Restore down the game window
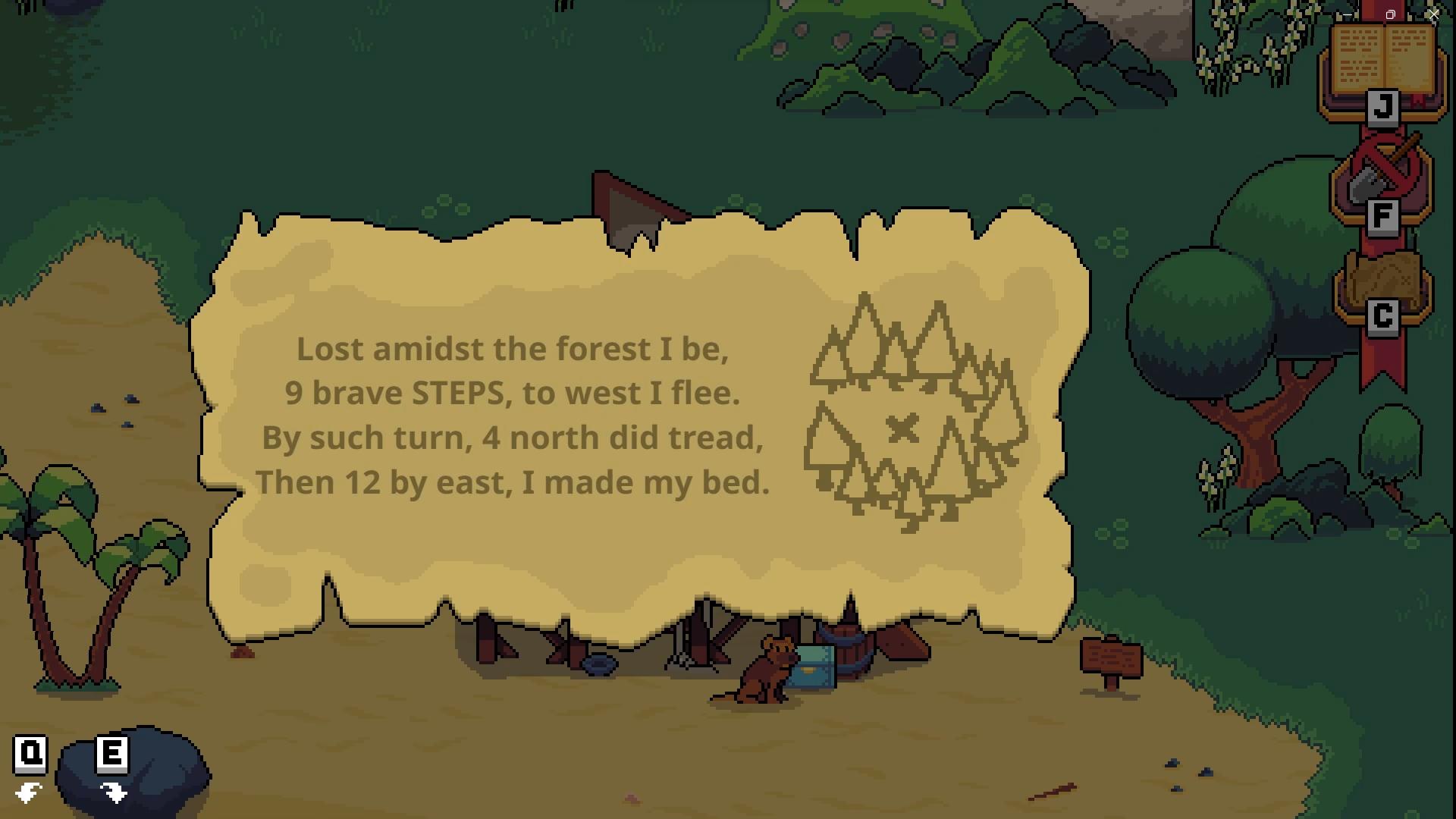1456x819 pixels. coord(1390,14)
